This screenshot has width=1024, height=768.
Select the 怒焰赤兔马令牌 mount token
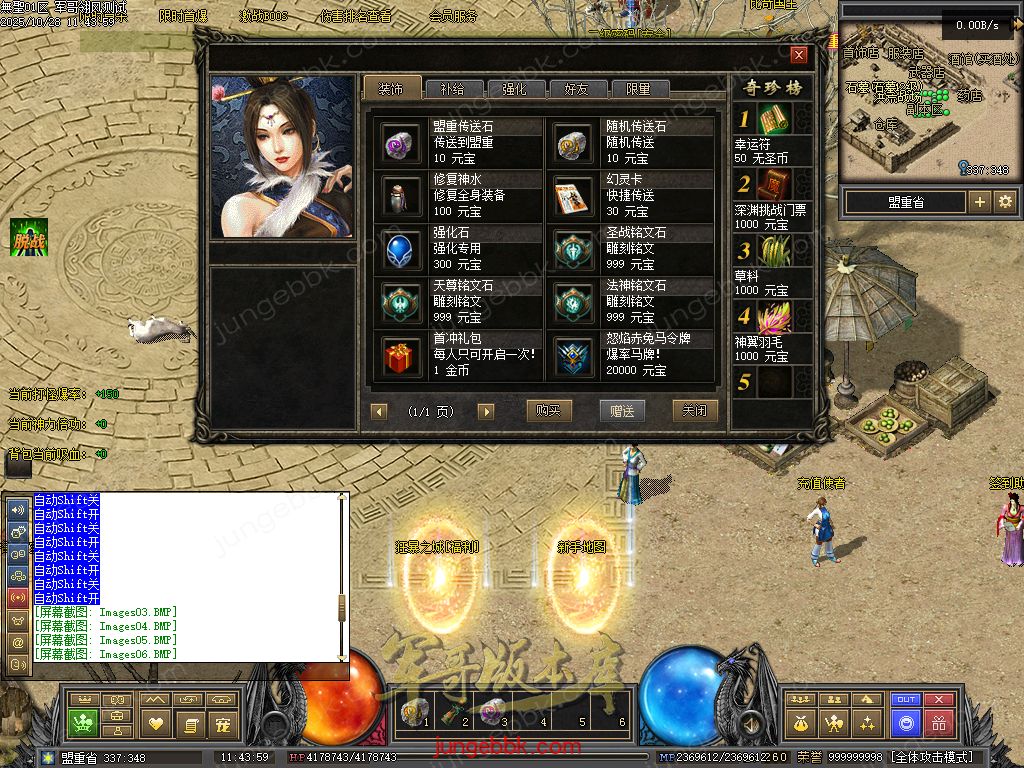click(x=575, y=355)
